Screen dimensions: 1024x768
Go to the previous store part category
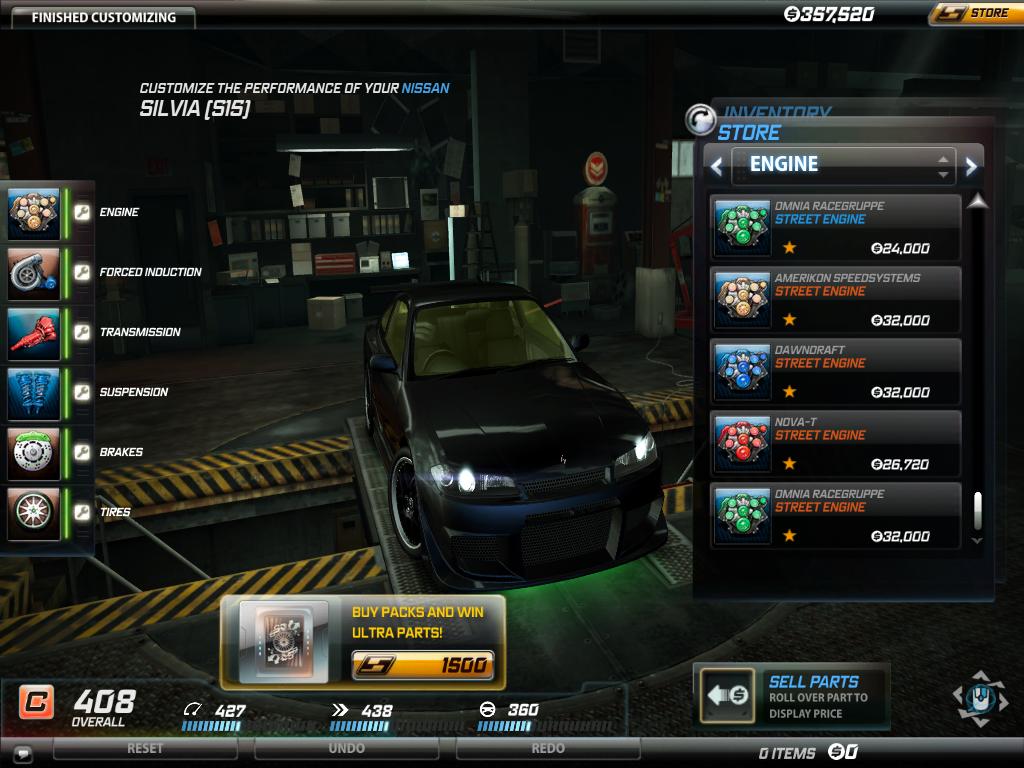point(716,166)
